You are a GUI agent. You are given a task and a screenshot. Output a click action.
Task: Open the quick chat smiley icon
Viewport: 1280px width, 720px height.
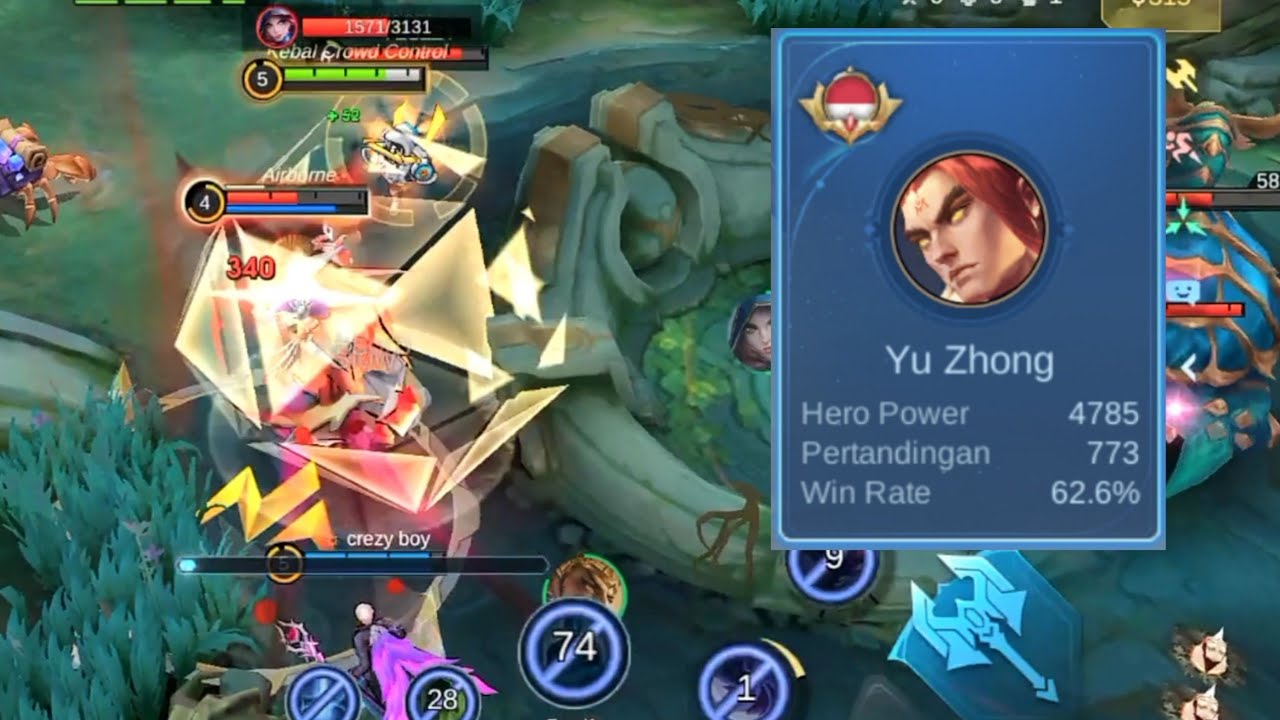click(x=1182, y=293)
